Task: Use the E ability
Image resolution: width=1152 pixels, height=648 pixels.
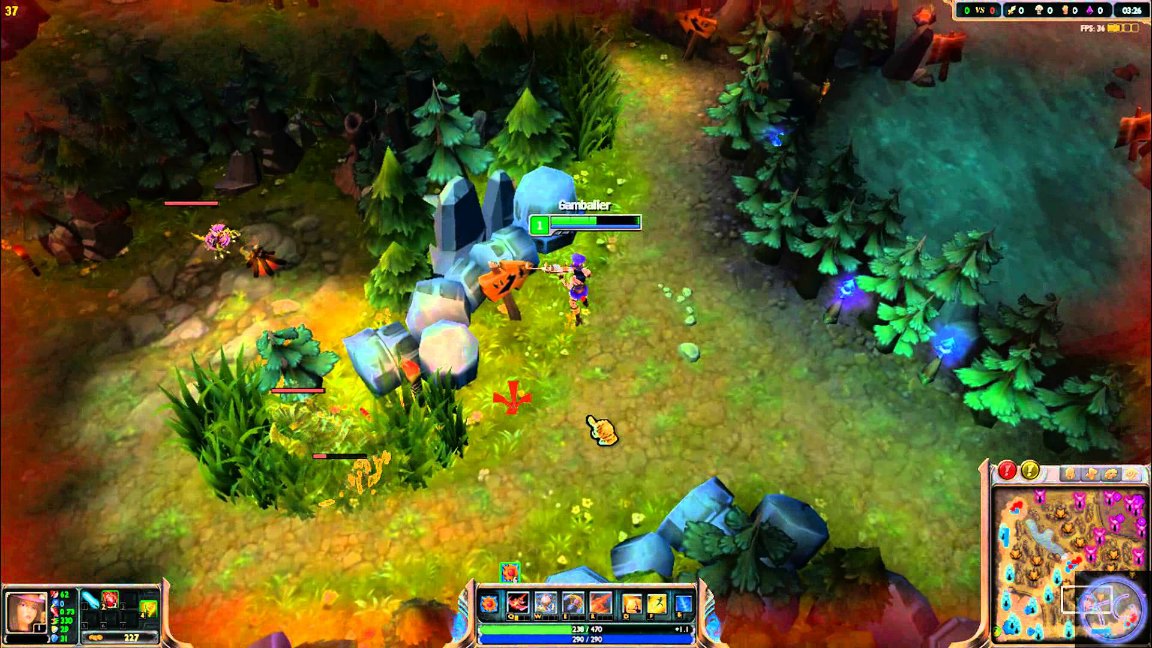Action: [x=573, y=602]
